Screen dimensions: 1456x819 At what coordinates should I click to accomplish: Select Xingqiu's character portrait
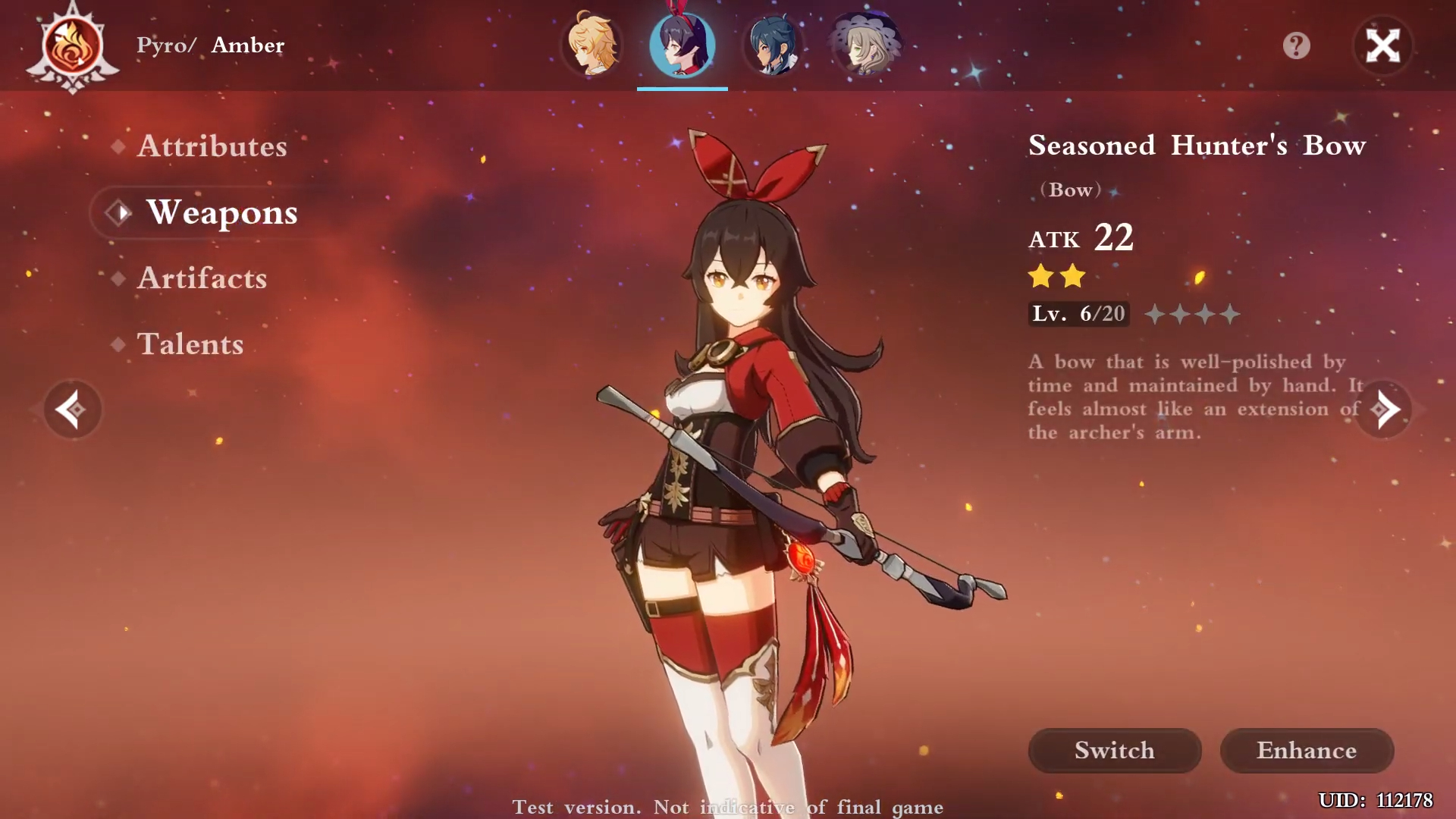pyautogui.click(x=773, y=45)
